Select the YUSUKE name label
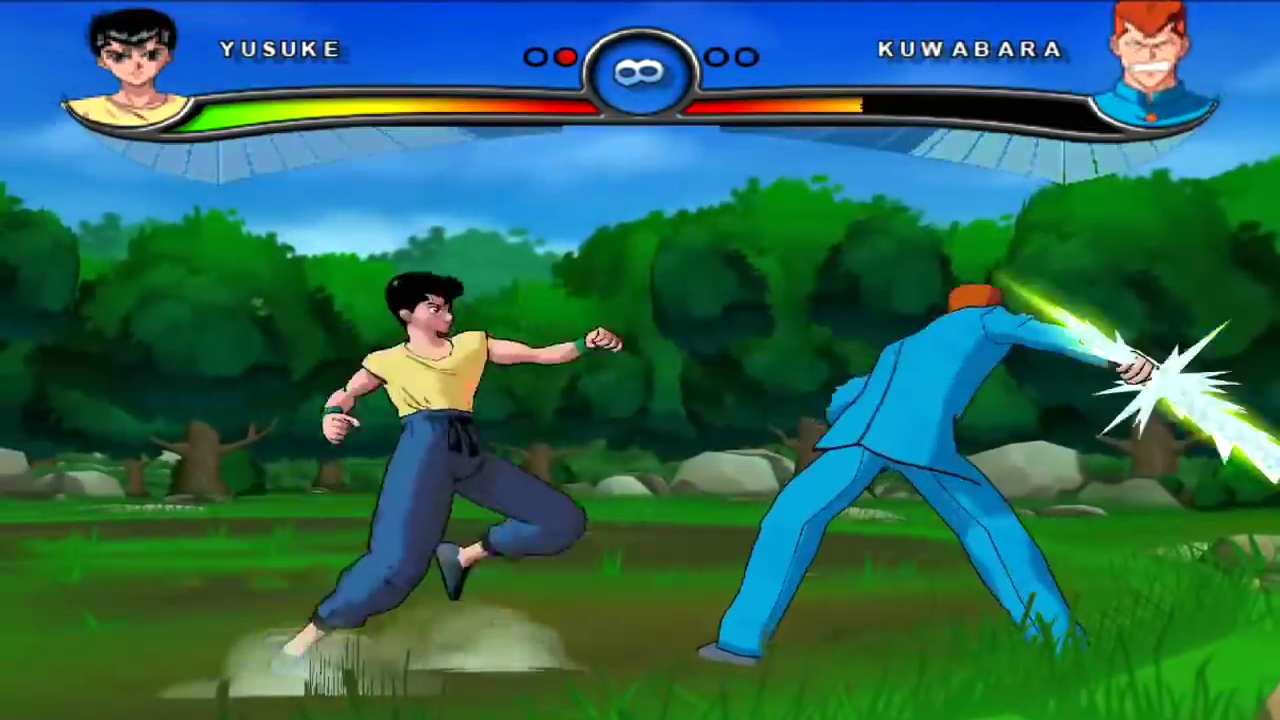Image resolution: width=1280 pixels, height=720 pixels. pos(280,48)
